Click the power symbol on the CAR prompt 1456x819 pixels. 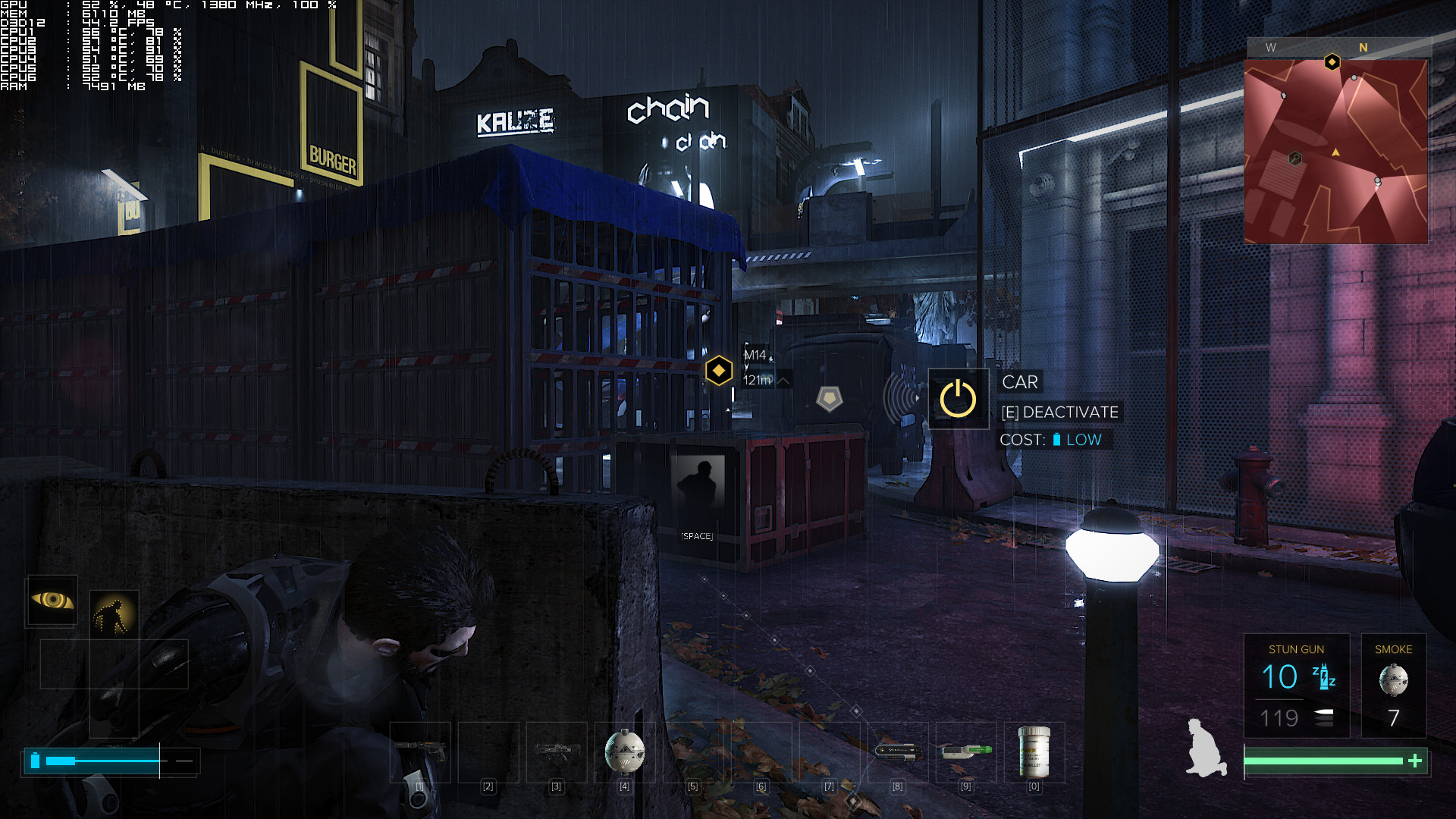tap(958, 397)
